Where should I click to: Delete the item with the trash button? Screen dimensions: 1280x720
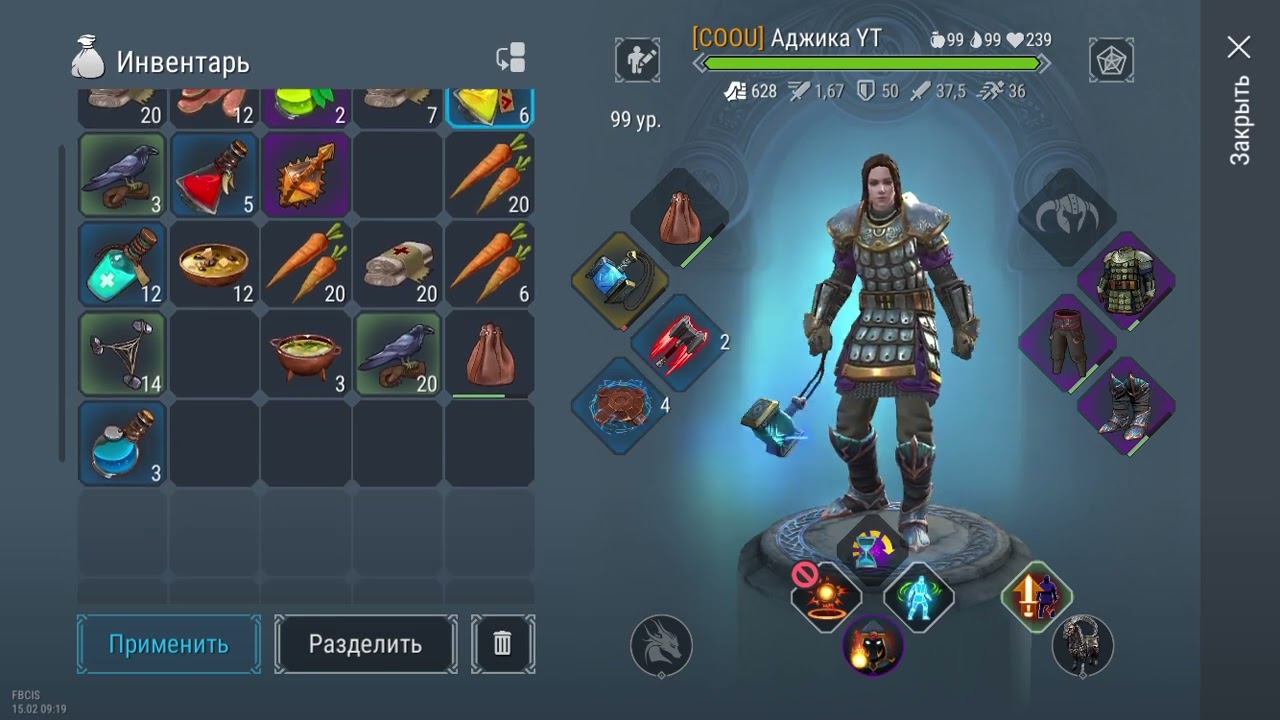pos(502,644)
